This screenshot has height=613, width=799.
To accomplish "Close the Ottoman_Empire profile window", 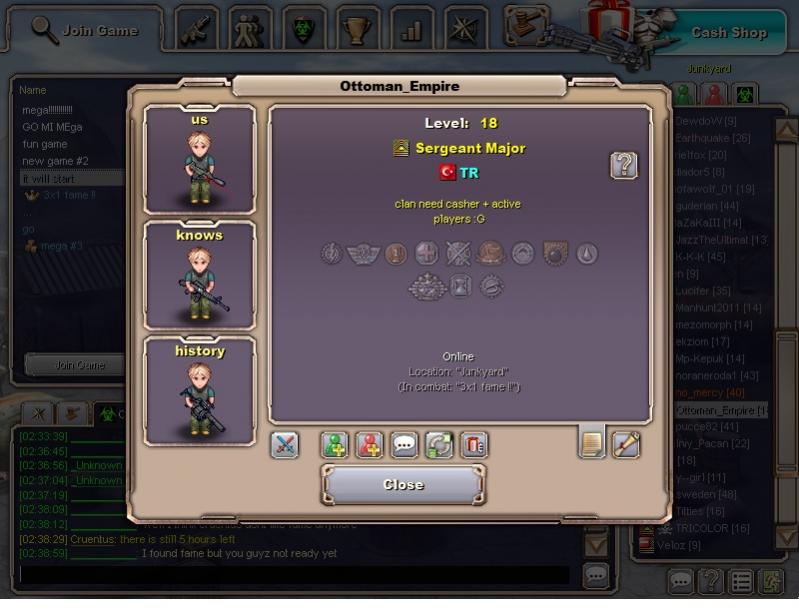I will click(x=403, y=485).
